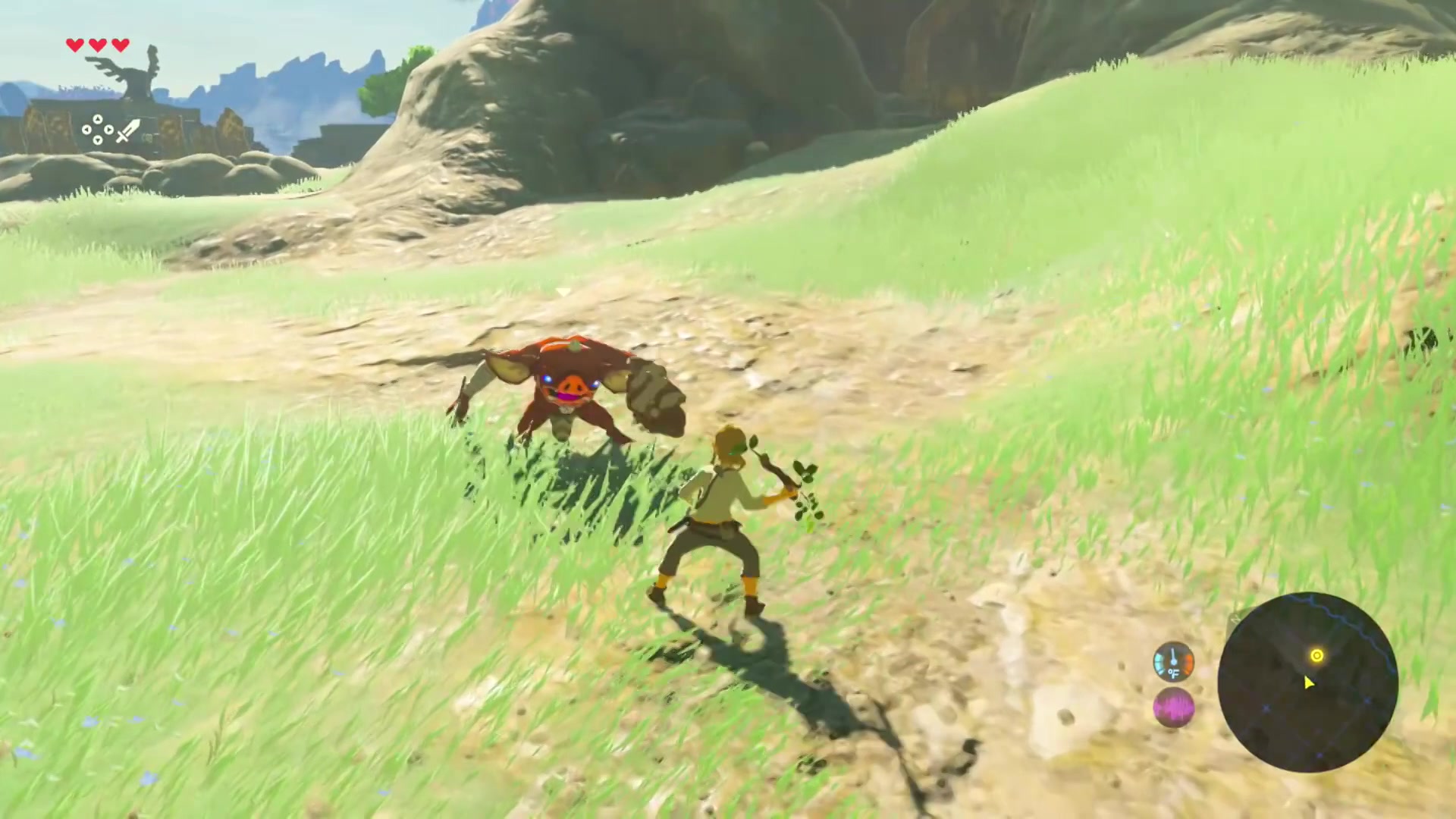The height and width of the screenshot is (819, 1456).
Task: Open the rune selector with the down D-pad arrow
Action: point(98,140)
